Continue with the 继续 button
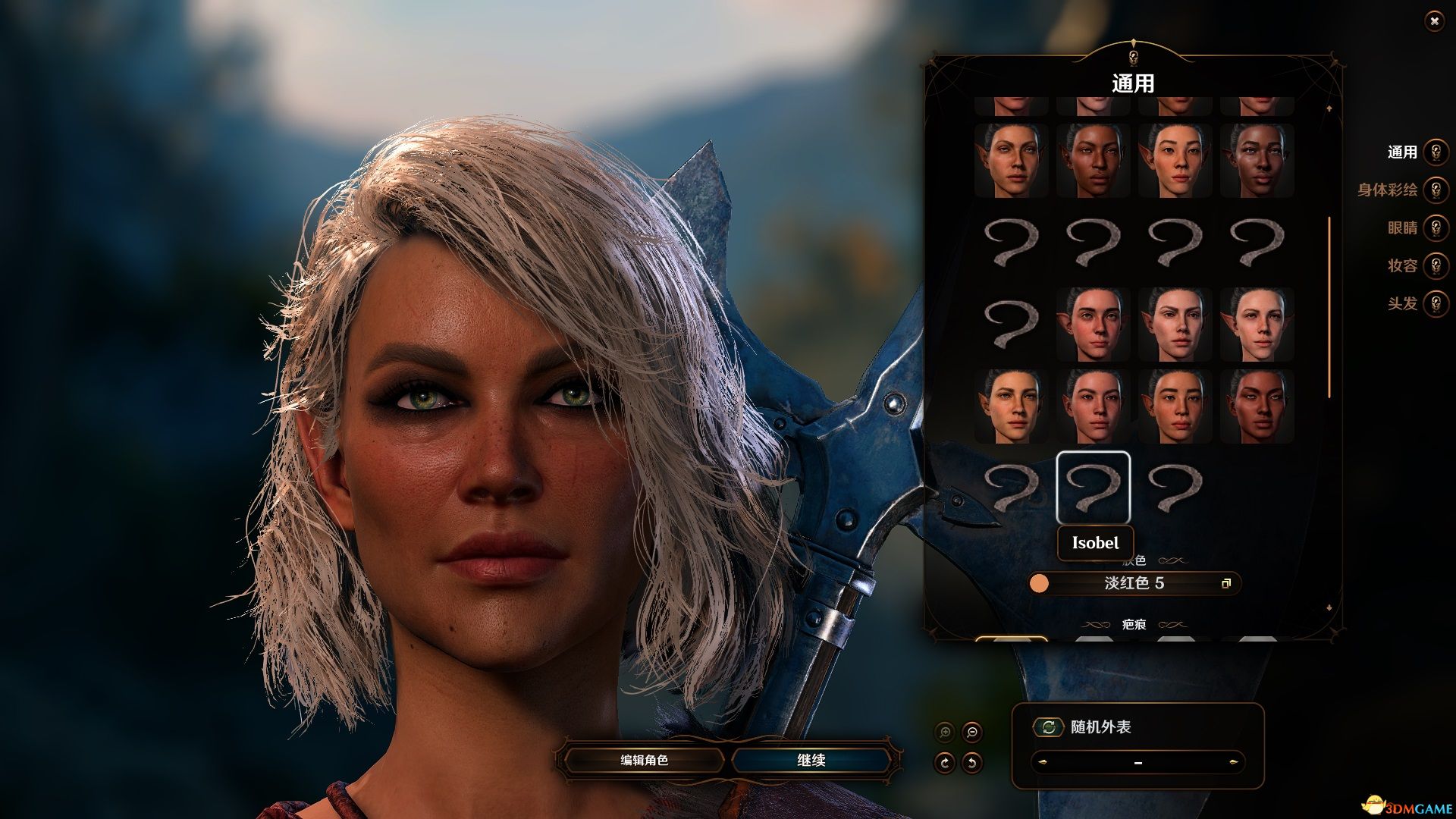 (811, 760)
